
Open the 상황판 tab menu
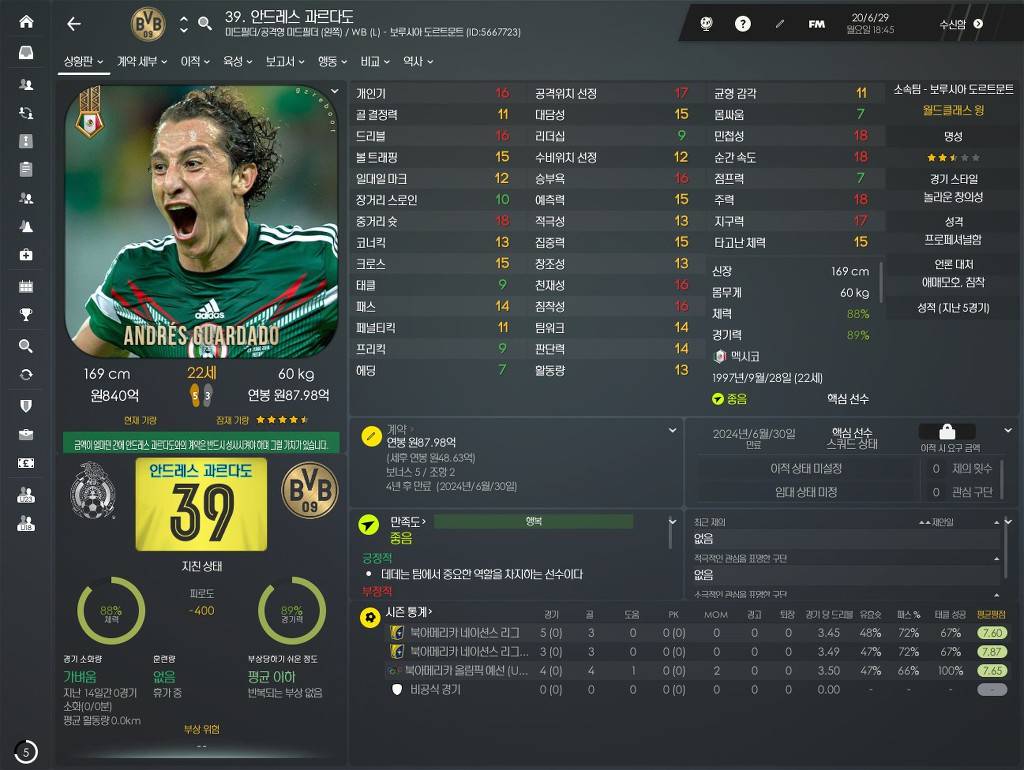[x=84, y=62]
